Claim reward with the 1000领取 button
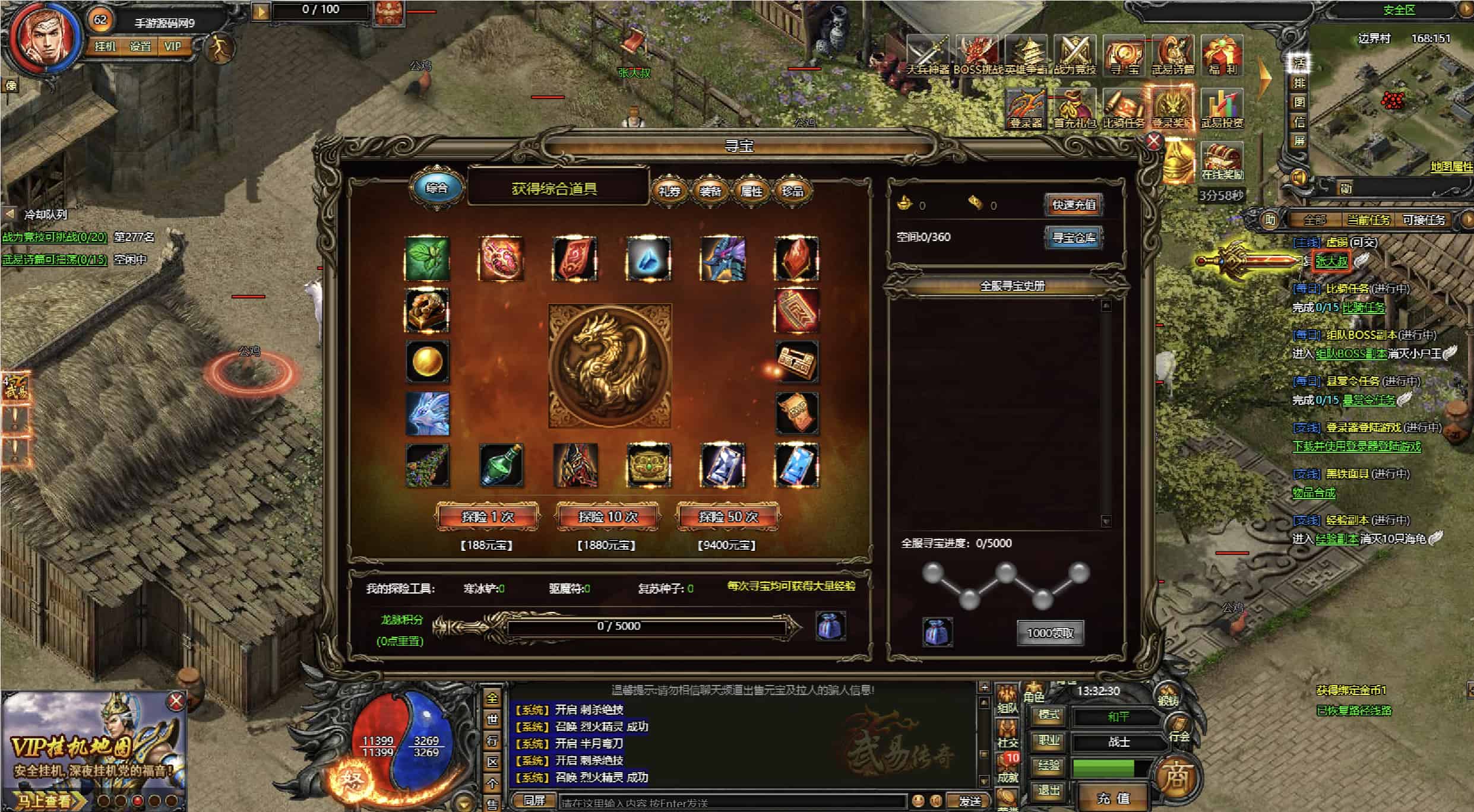Screen dimensions: 1474x812 pyautogui.click(x=1050, y=633)
